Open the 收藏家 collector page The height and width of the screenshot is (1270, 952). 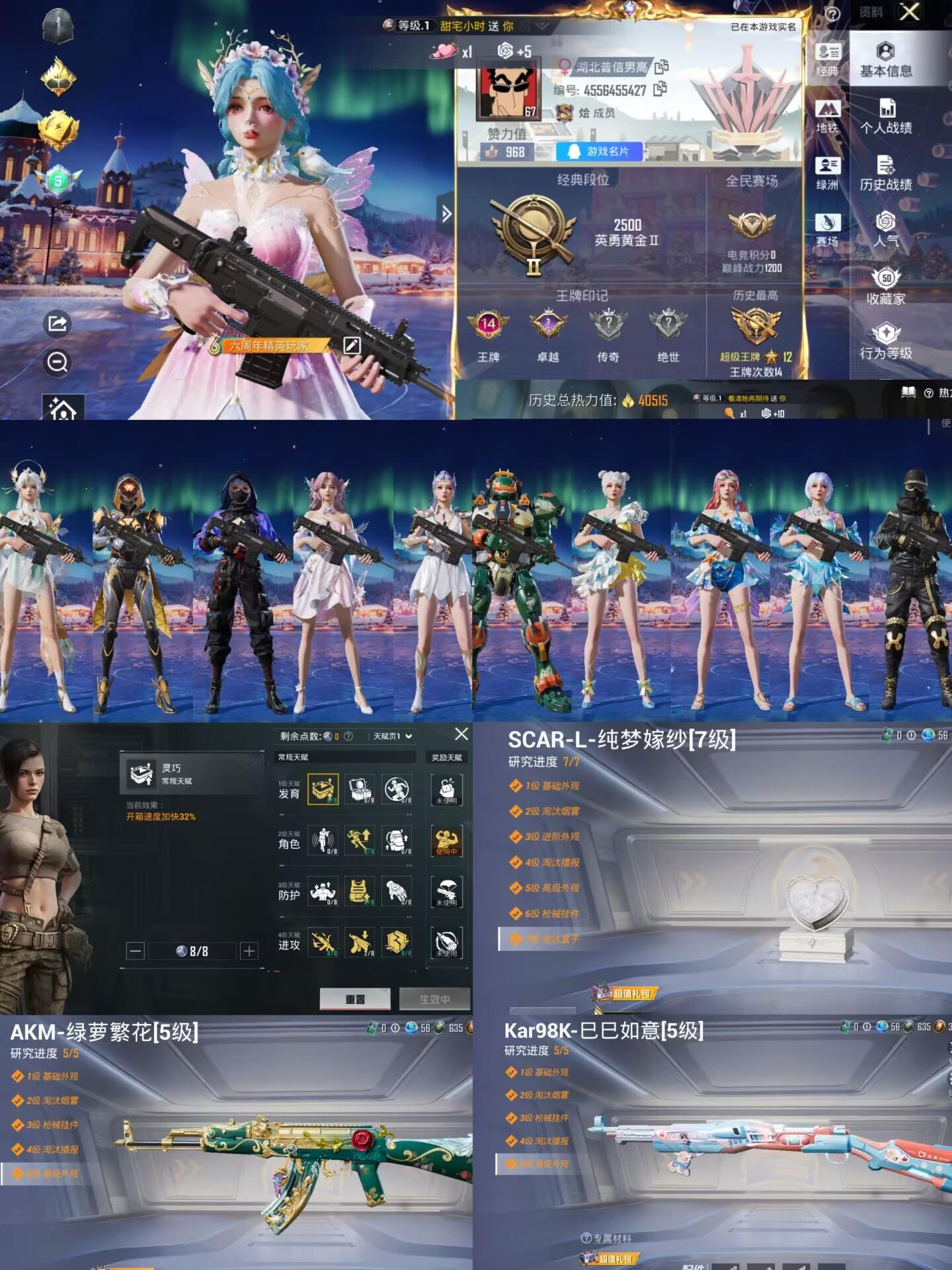tap(885, 287)
